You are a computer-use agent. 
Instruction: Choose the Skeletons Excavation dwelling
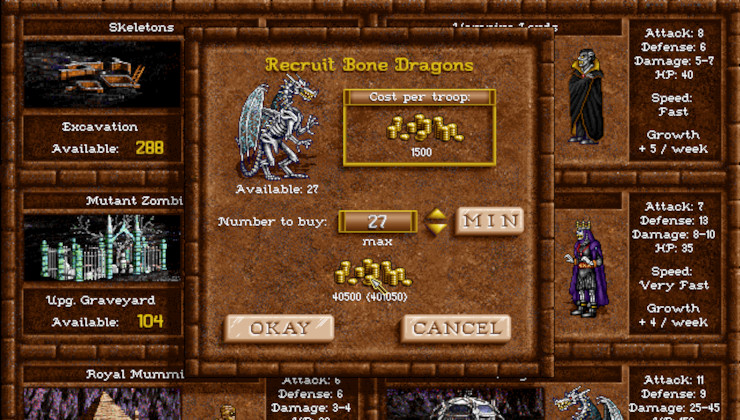[102, 73]
